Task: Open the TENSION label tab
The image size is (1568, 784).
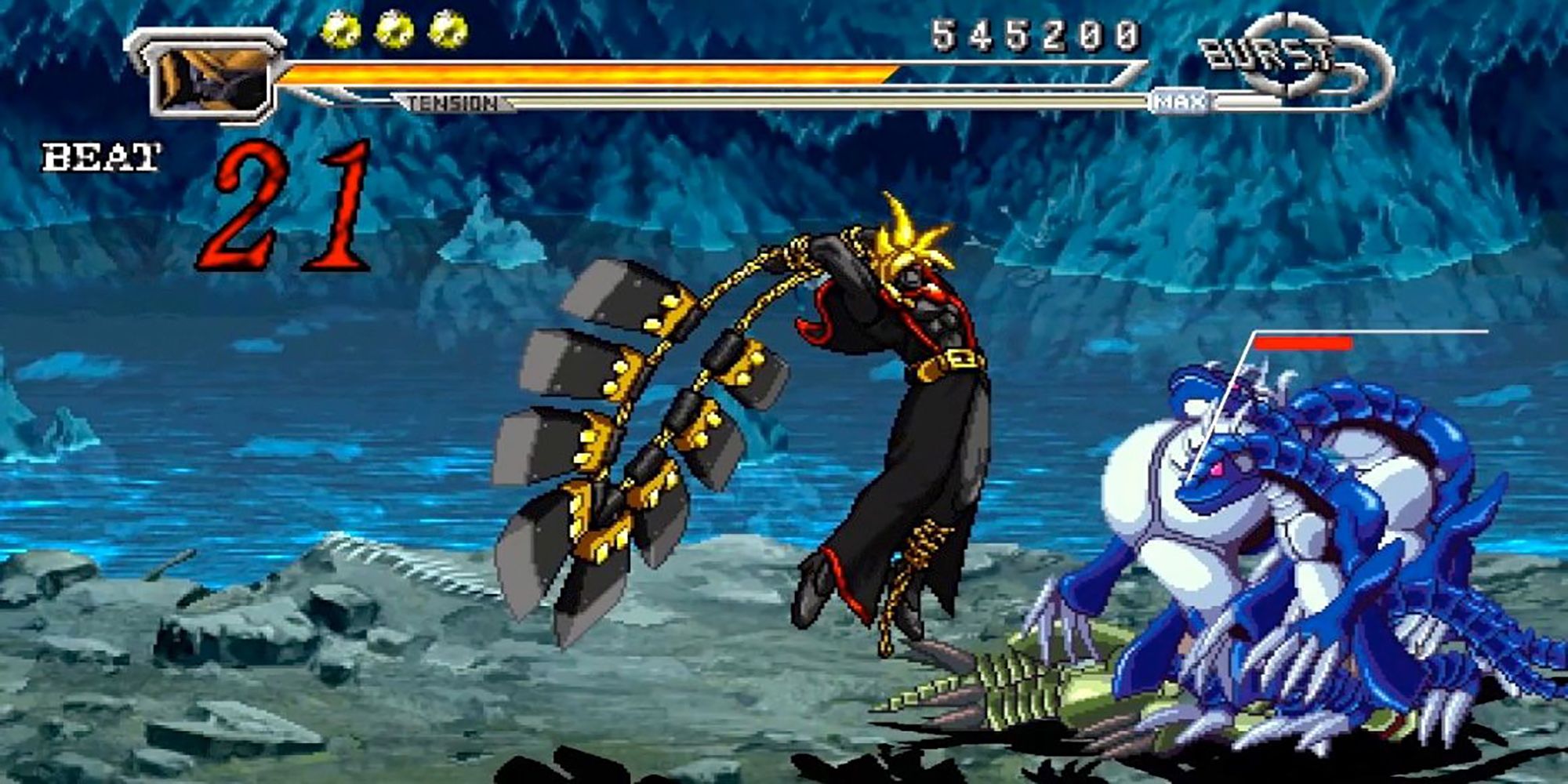Action: [x=451, y=101]
